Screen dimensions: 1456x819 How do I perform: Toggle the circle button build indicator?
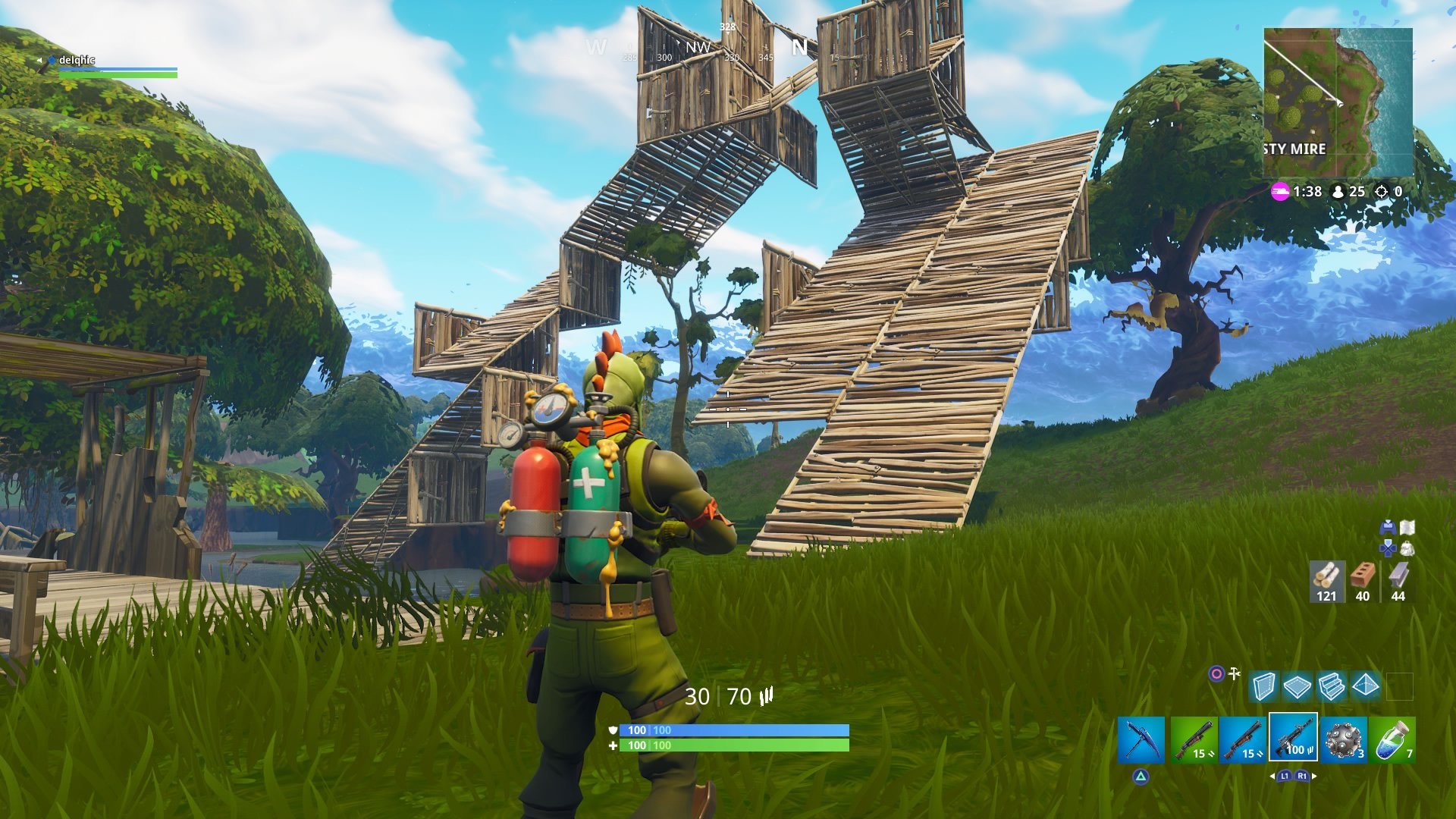click(x=1215, y=674)
